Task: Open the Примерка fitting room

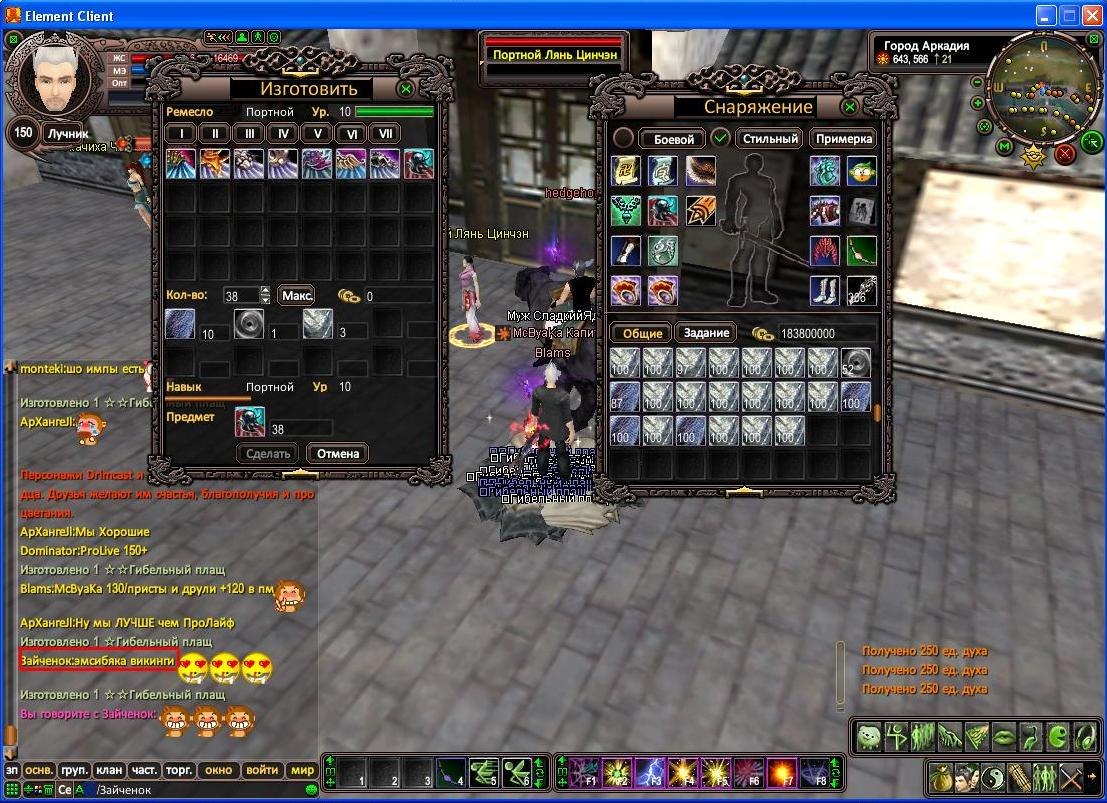Action: point(842,139)
